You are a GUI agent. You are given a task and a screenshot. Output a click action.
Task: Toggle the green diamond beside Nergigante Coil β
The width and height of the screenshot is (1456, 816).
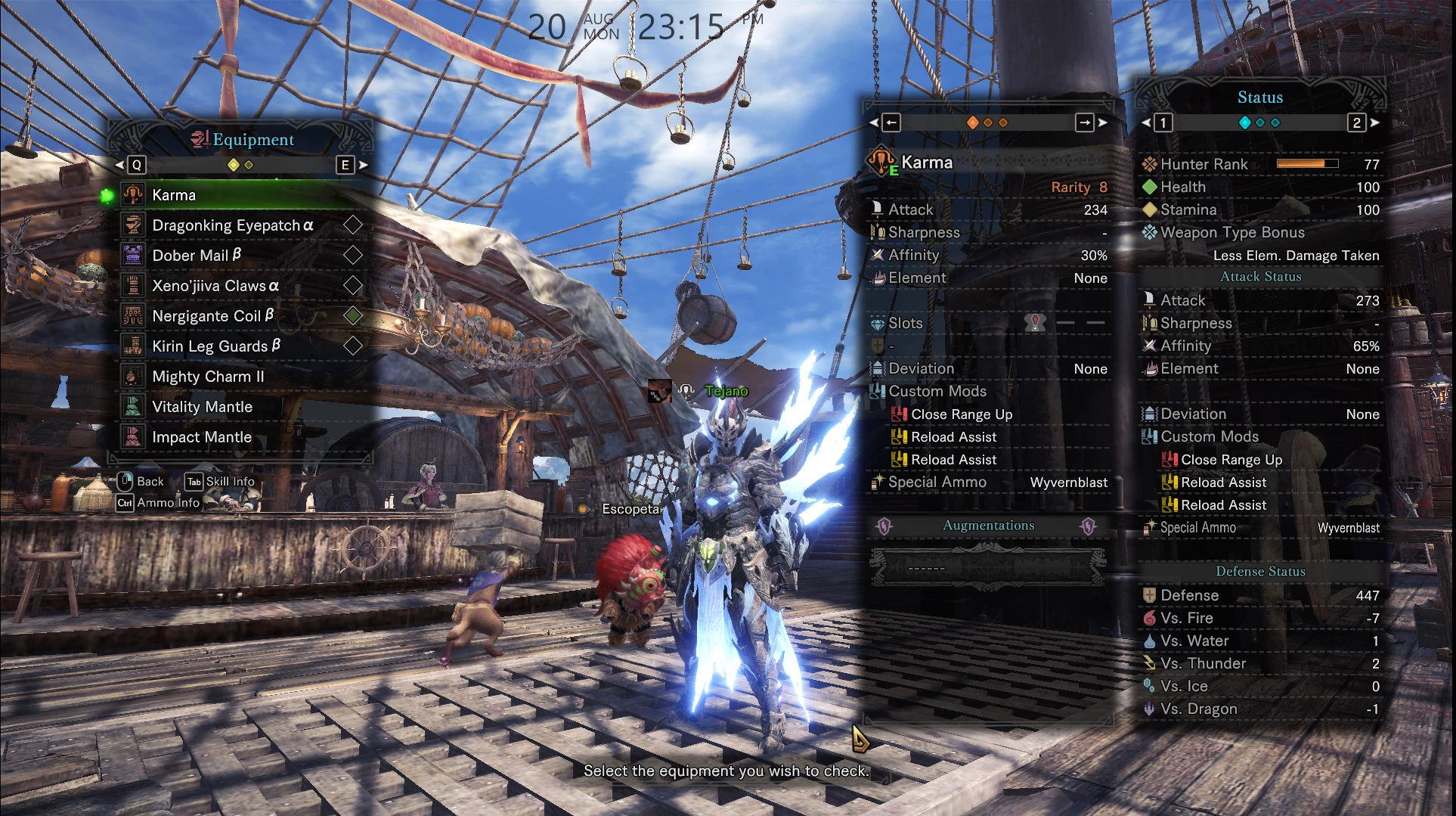(352, 316)
